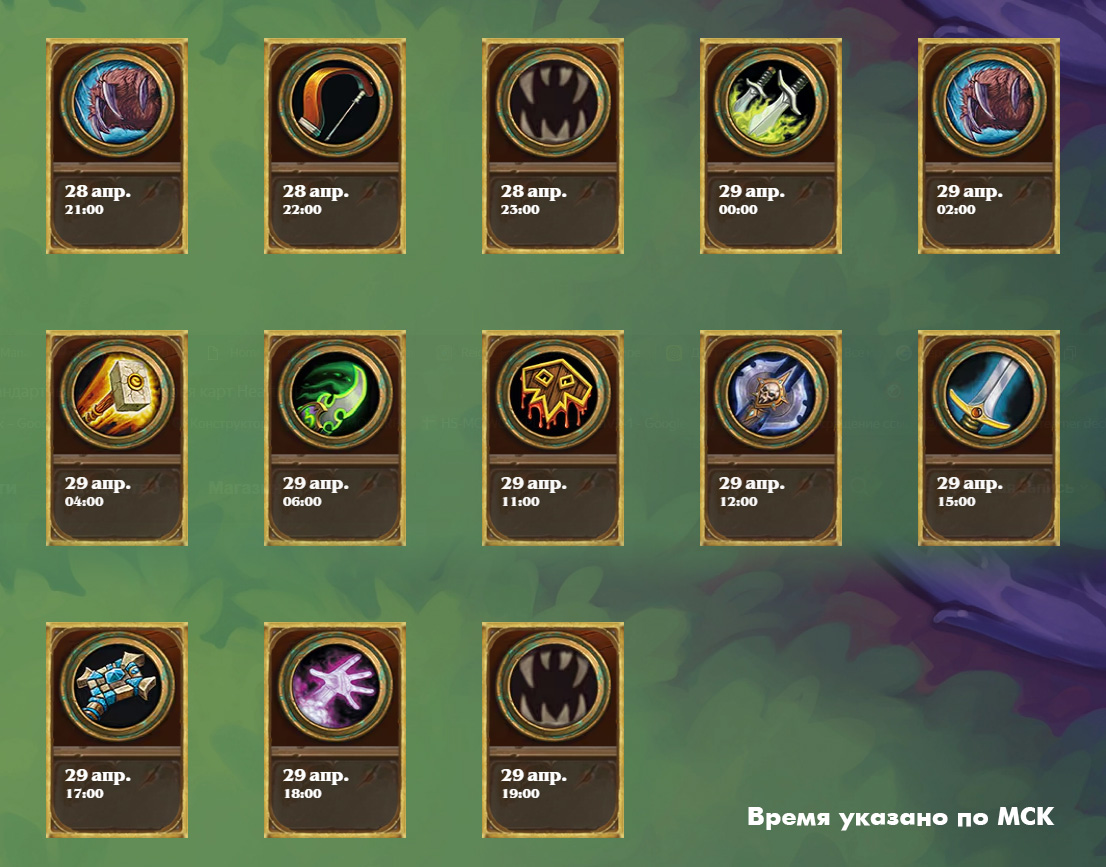Select the sword card at 15:00
The width and height of the screenshot is (1106, 867).
(x=989, y=438)
